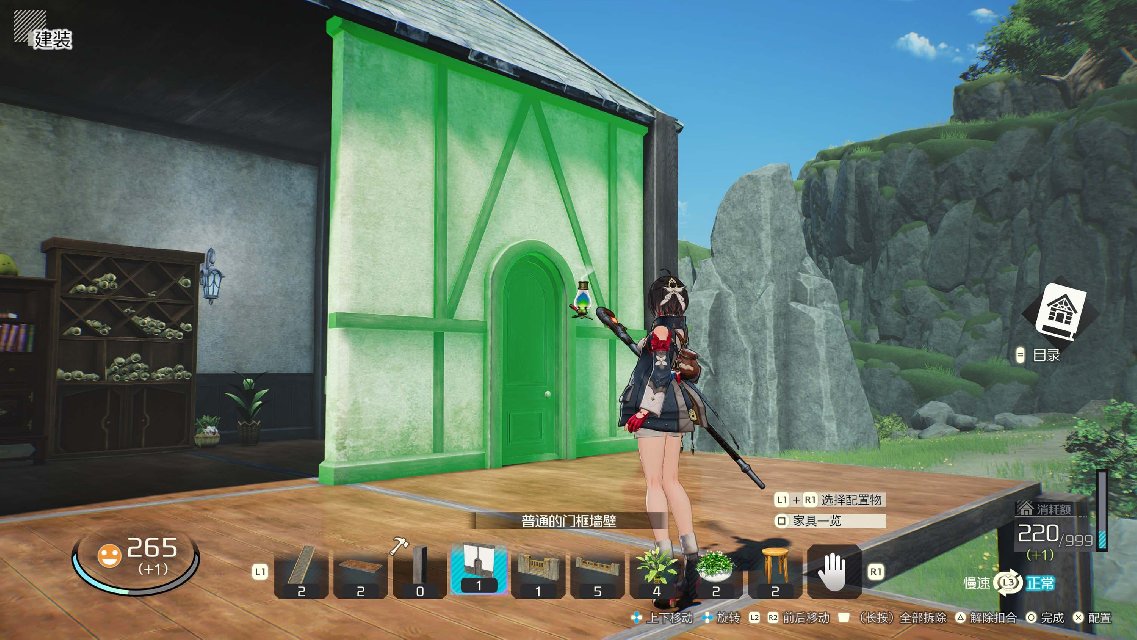Pick the highlighted door frame wall slot
This screenshot has height=640, width=1137.
[478, 570]
